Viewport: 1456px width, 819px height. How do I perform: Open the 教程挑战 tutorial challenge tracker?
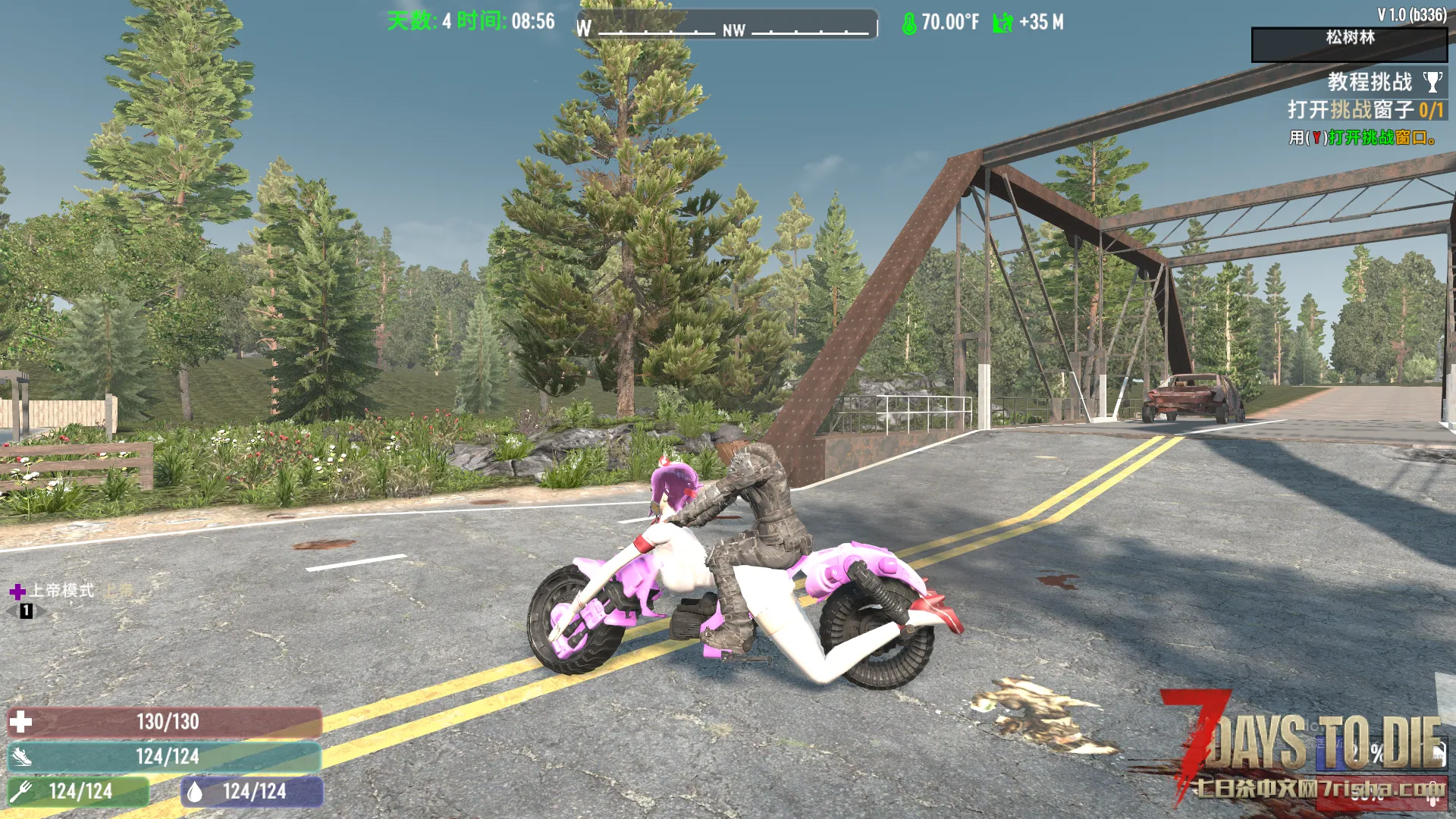[x=1369, y=82]
